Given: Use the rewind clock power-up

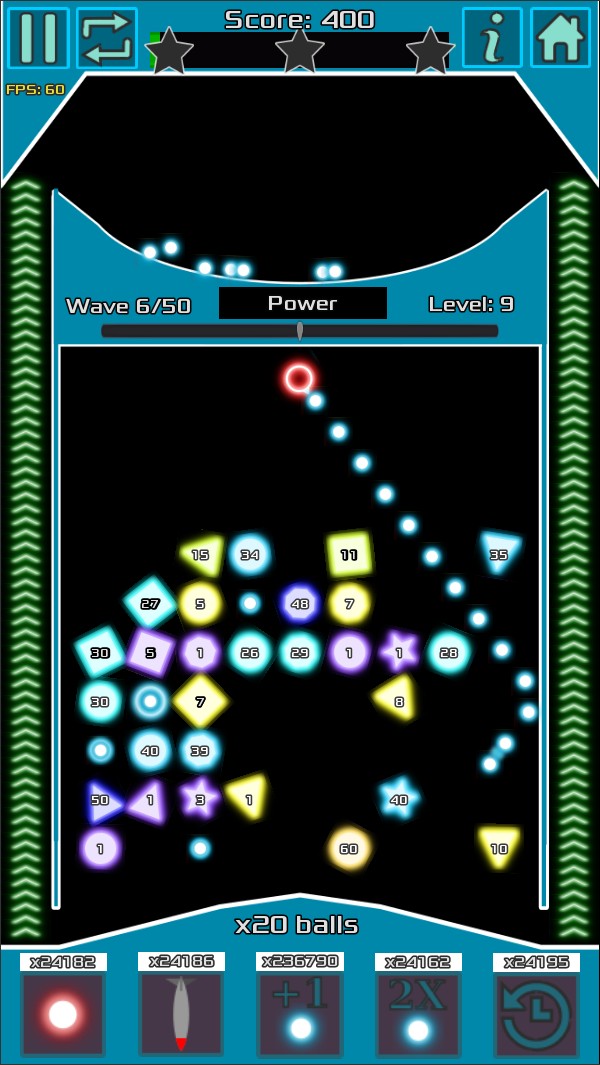Looking at the screenshot, I should [x=536, y=1014].
